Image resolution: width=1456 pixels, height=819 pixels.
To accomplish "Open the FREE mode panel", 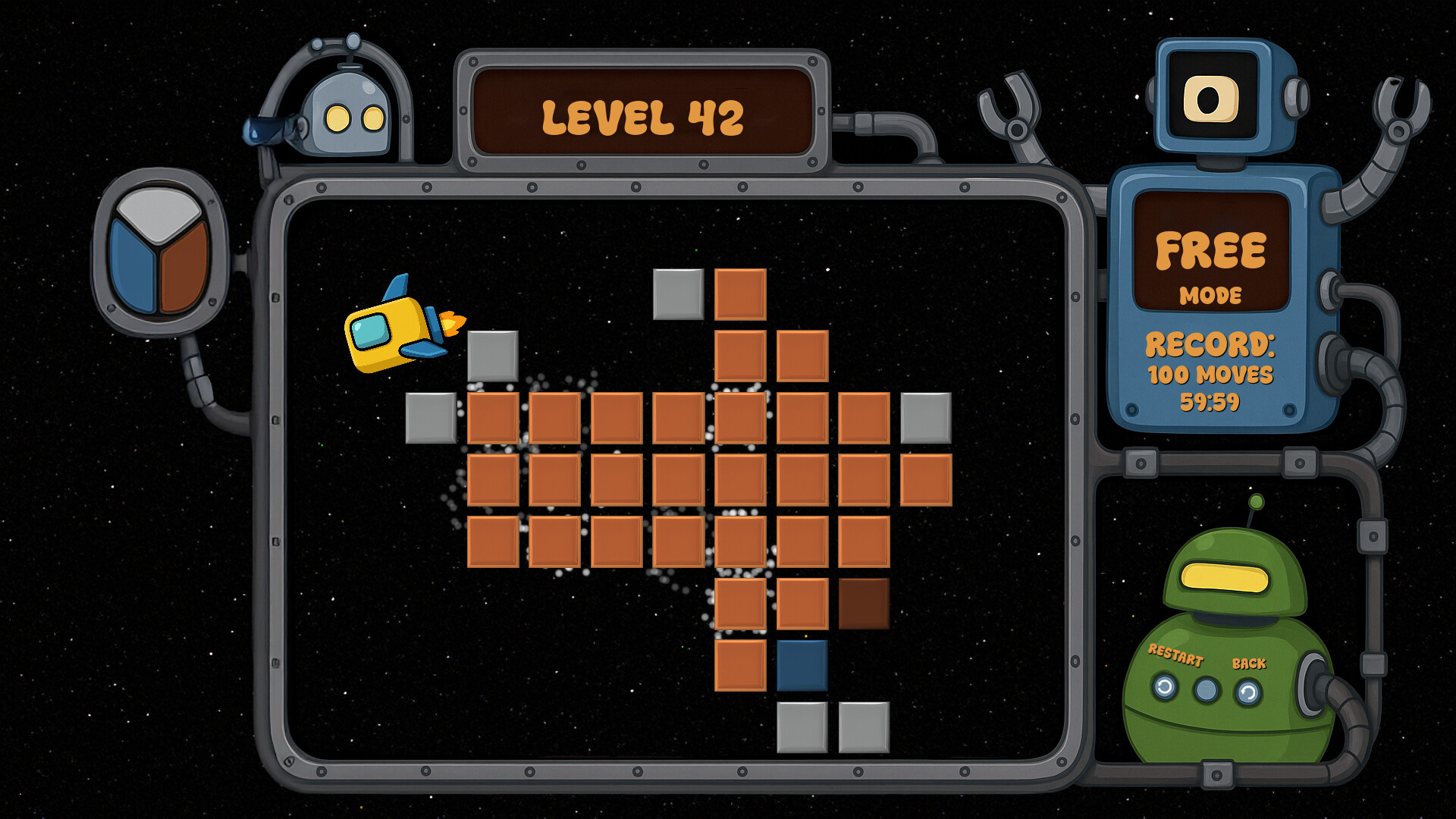I will [x=1210, y=250].
